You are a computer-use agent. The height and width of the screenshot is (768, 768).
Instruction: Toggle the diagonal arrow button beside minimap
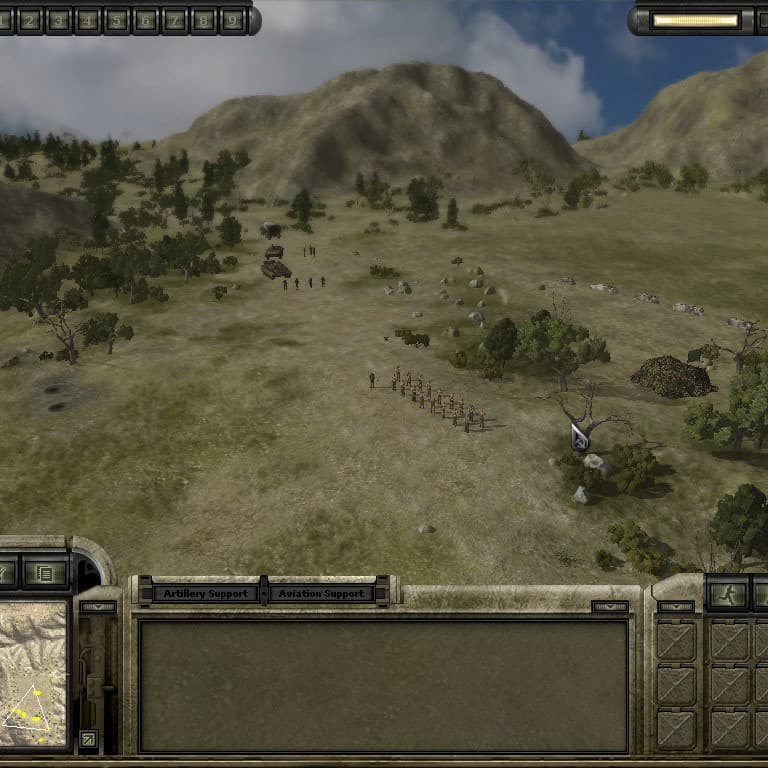(88, 739)
